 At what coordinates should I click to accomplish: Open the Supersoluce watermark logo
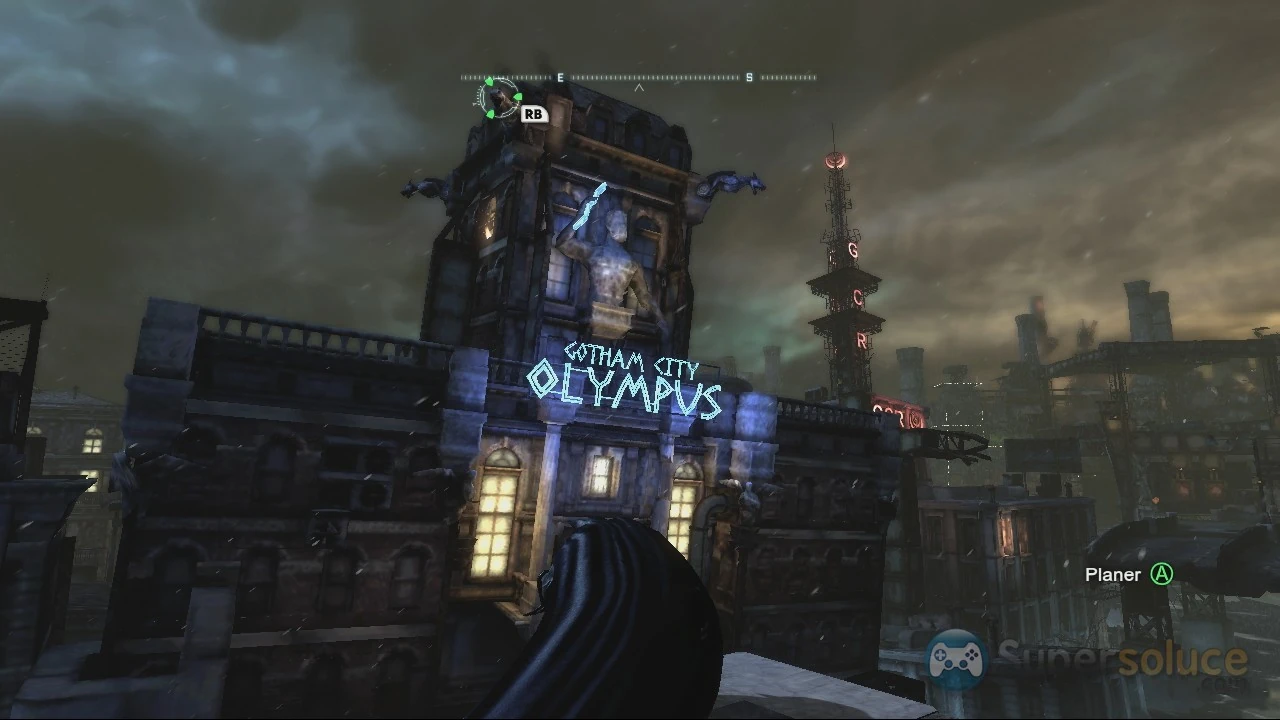pos(1087,661)
